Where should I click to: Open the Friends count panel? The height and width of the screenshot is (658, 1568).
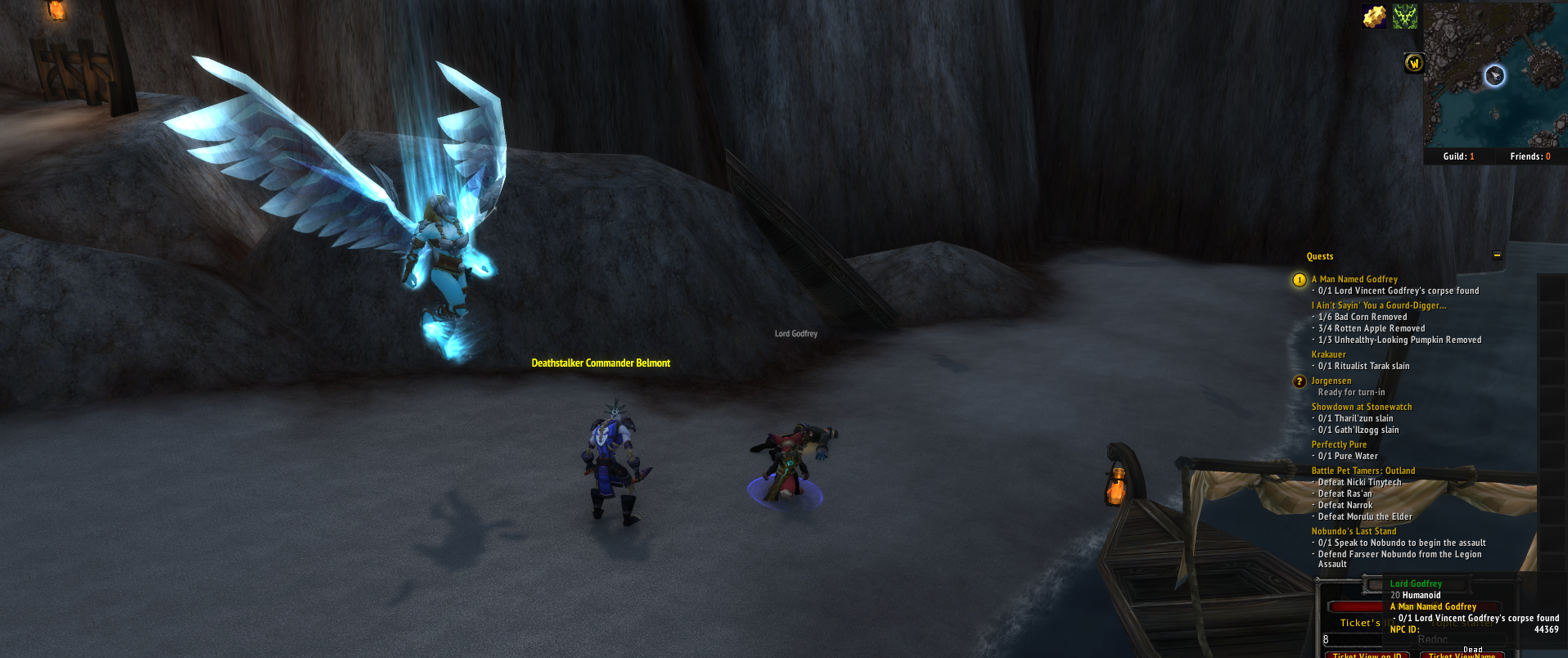pos(1530,156)
